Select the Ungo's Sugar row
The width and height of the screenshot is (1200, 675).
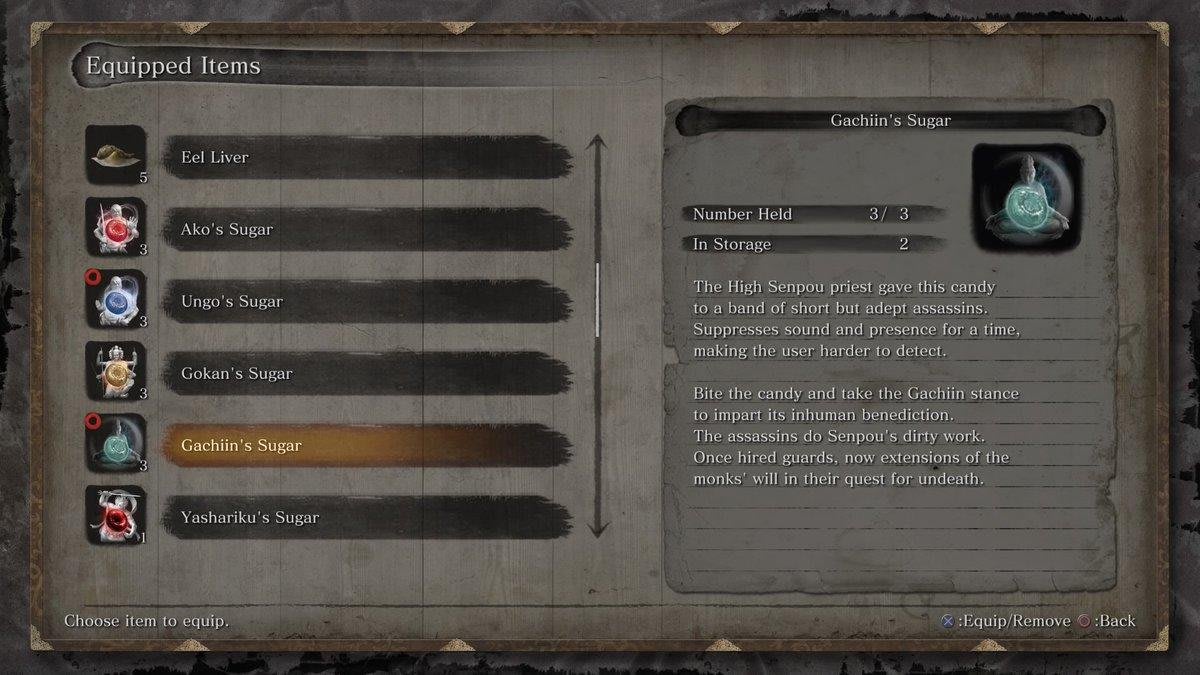click(366, 302)
